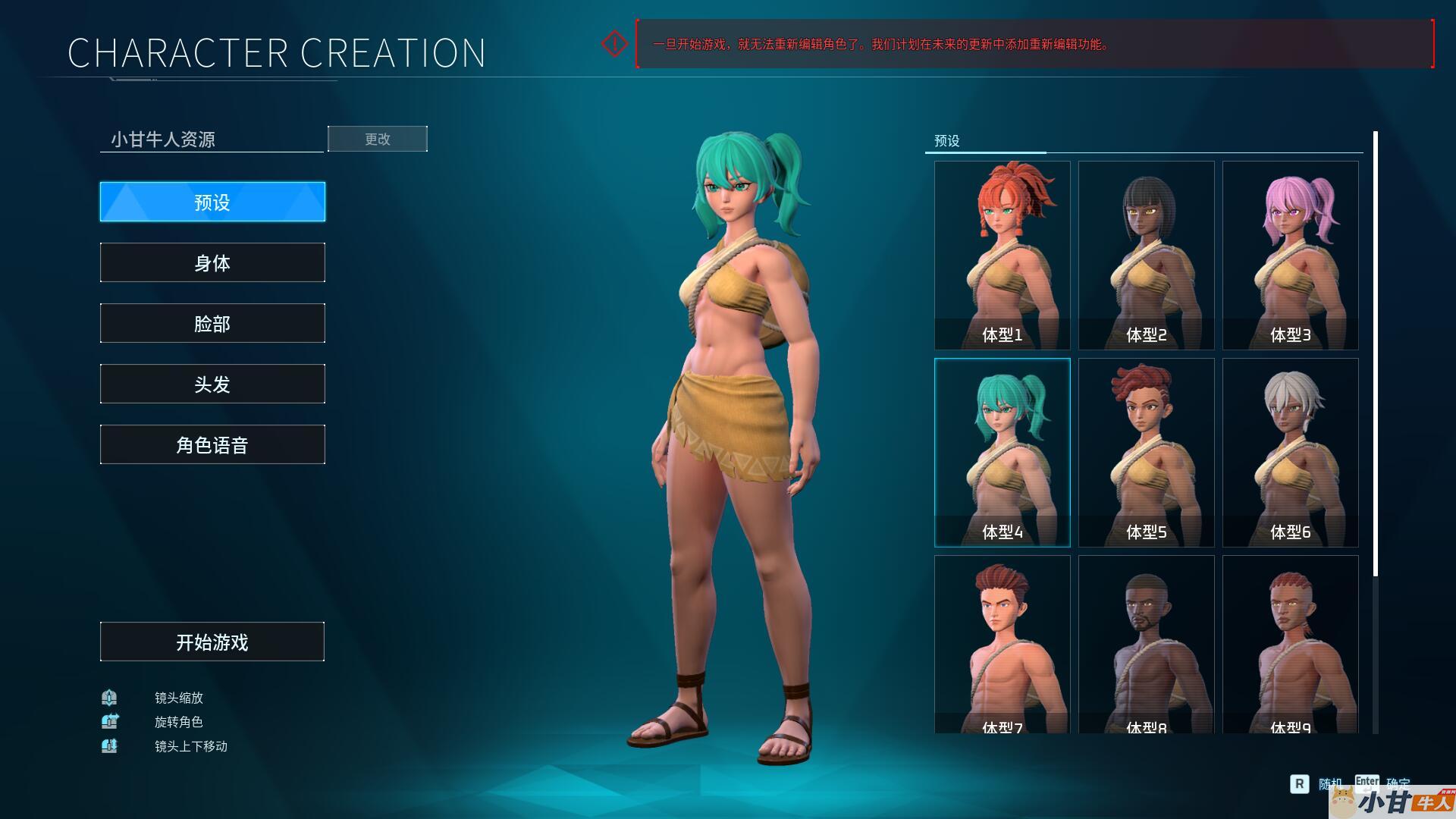Choose preset 体型8 bearded dark-skinned male

click(x=1146, y=645)
